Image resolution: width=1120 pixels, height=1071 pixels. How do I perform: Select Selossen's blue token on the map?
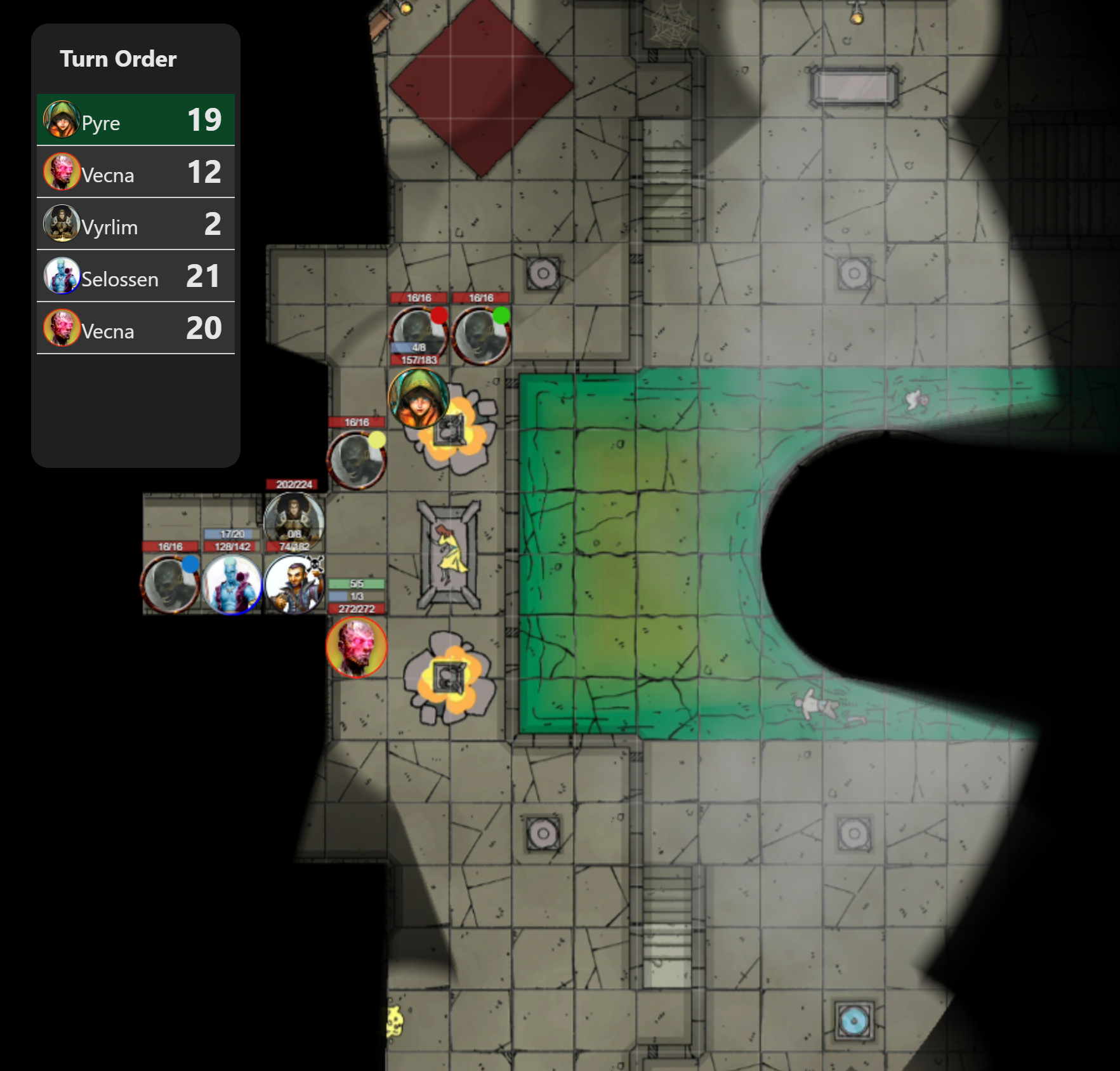232,585
